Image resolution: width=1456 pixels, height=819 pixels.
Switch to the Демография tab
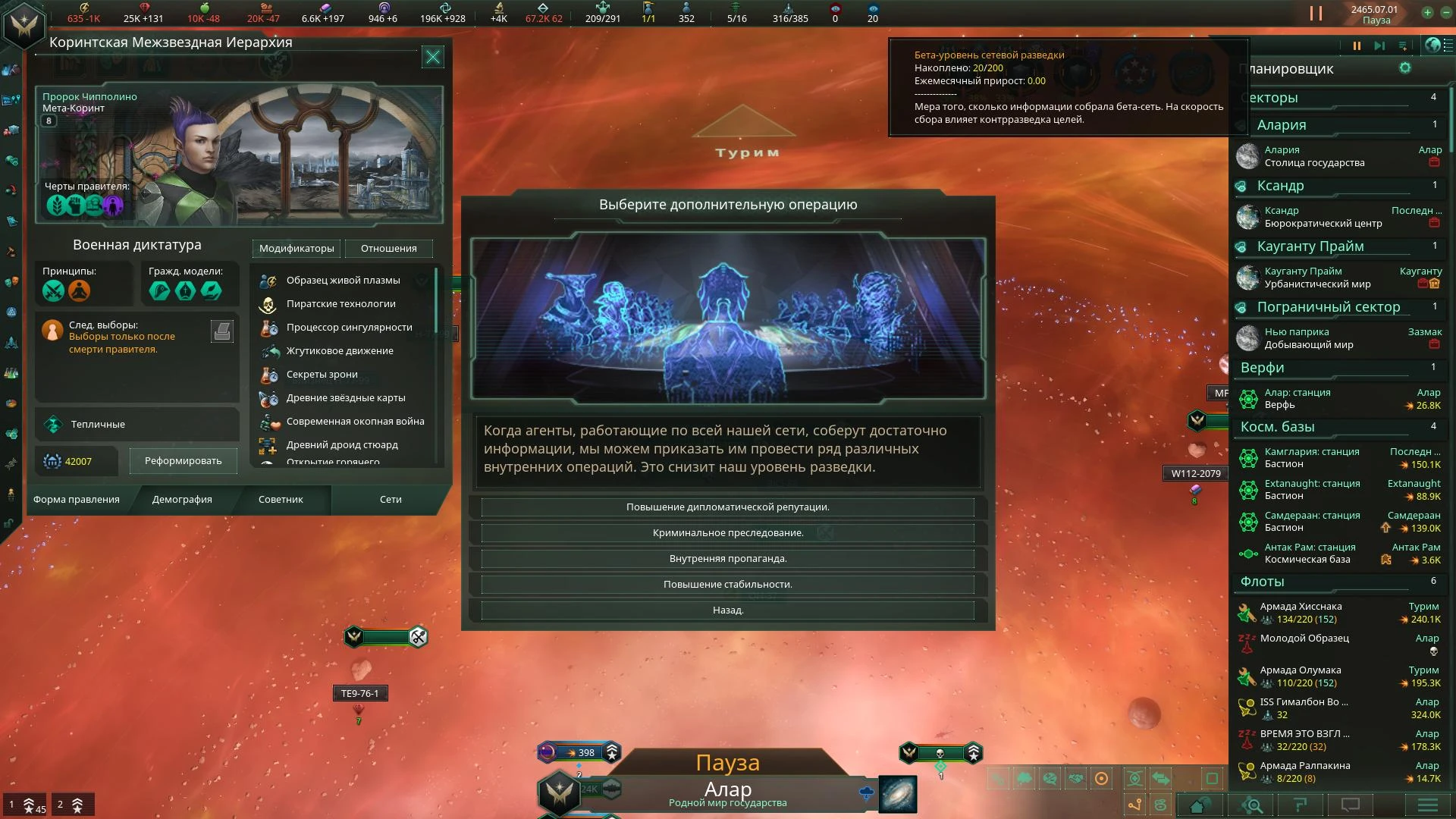point(182,500)
